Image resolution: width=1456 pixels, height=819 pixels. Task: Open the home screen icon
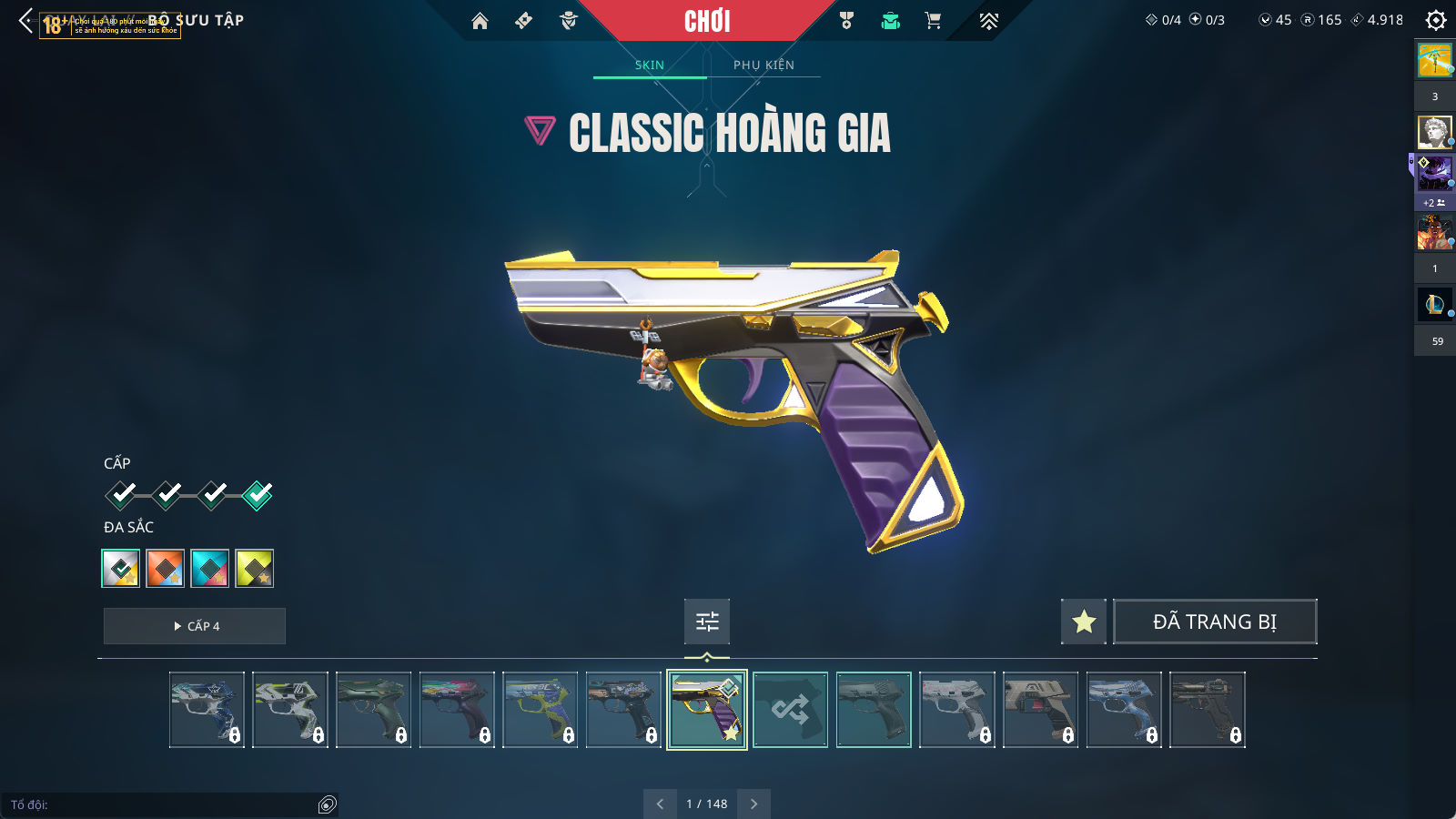(x=480, y=21)
